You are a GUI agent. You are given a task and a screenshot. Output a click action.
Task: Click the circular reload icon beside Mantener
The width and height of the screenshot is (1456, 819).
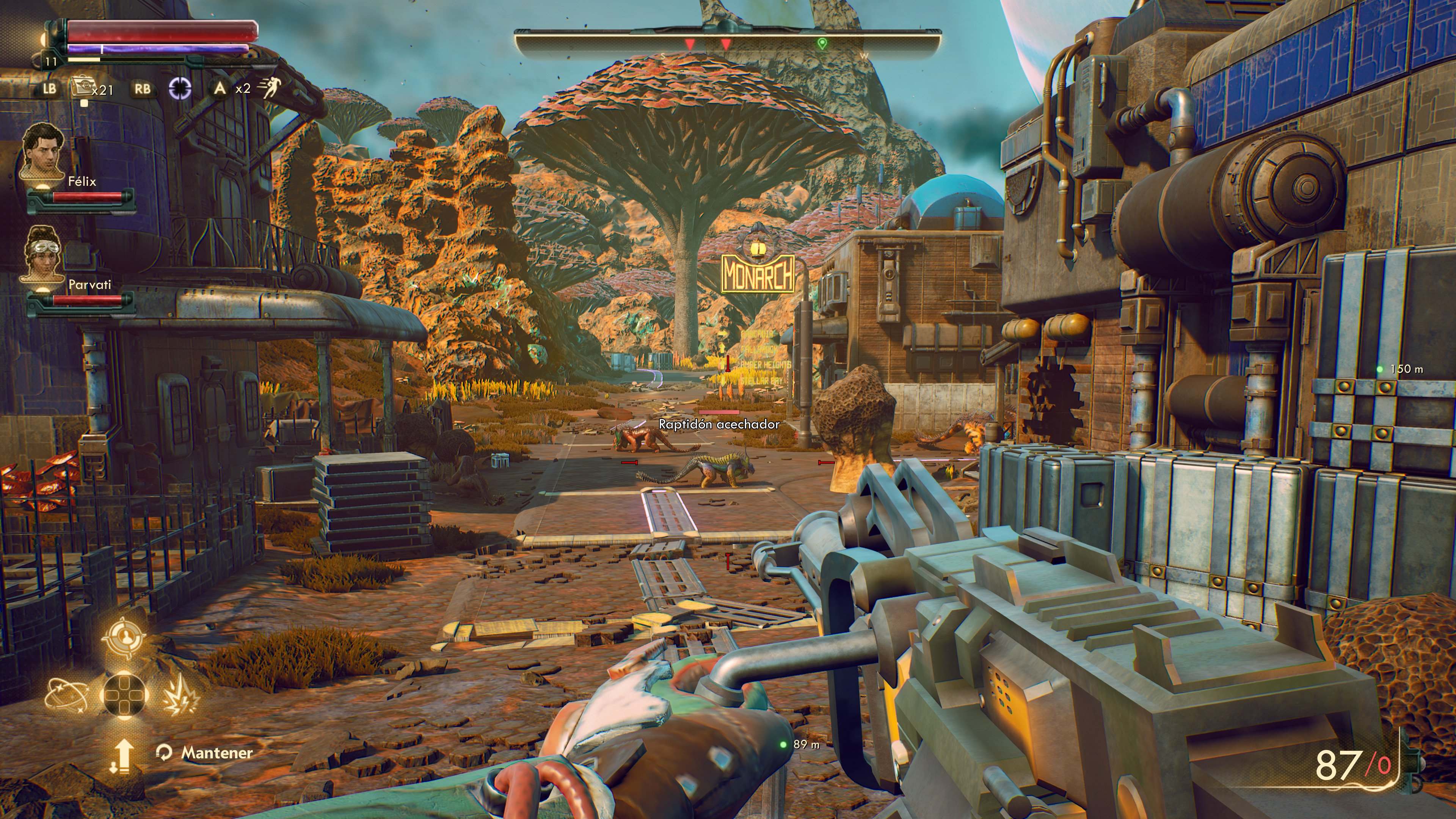(165, 753)
